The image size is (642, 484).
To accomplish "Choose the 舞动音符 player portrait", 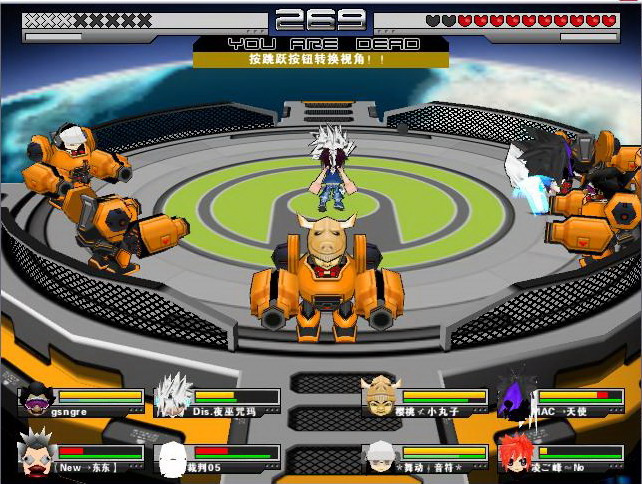I will pos(380,455).
